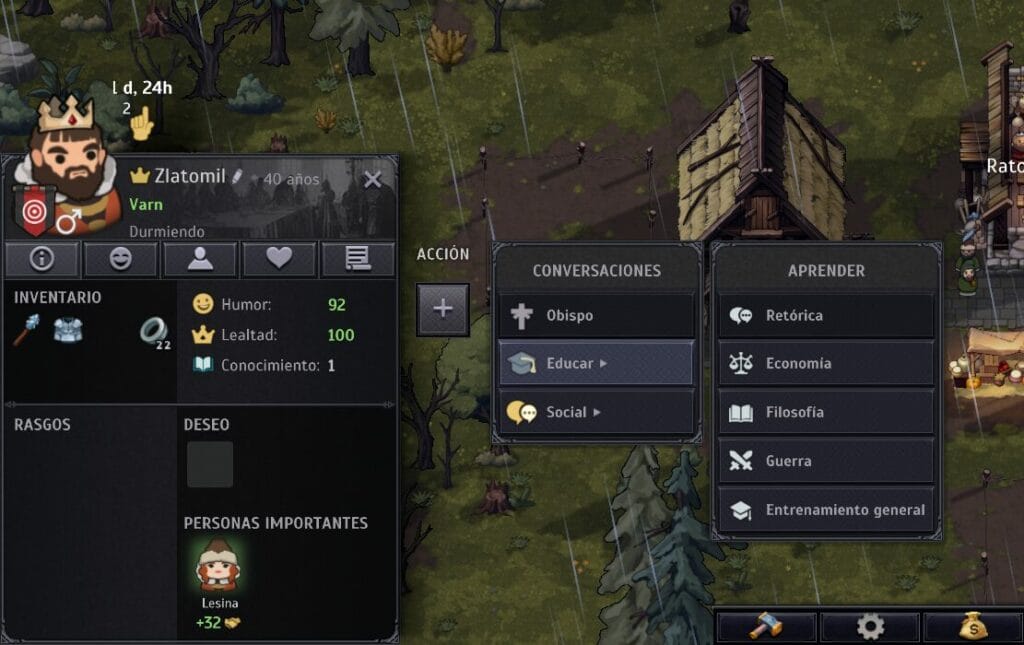
Task: Click the armor chestpiece inventory item
Action: pyautogui.click(x=68, y=331)
